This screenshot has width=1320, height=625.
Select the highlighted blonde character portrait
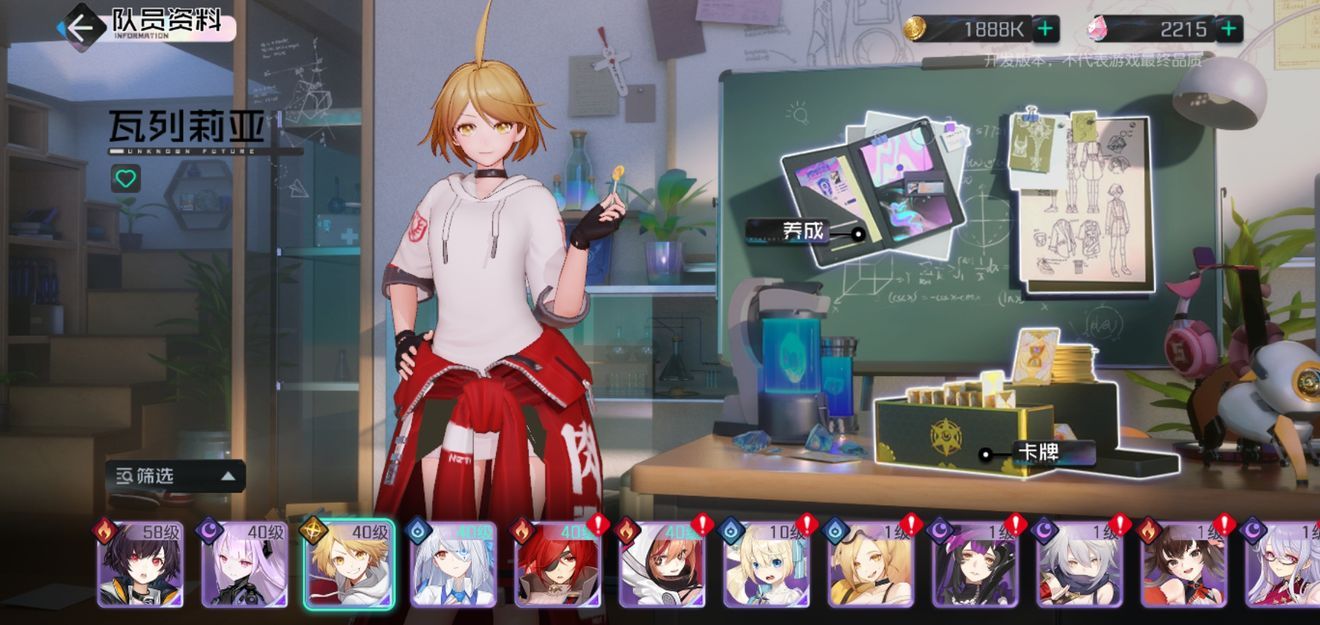(350, 566)
